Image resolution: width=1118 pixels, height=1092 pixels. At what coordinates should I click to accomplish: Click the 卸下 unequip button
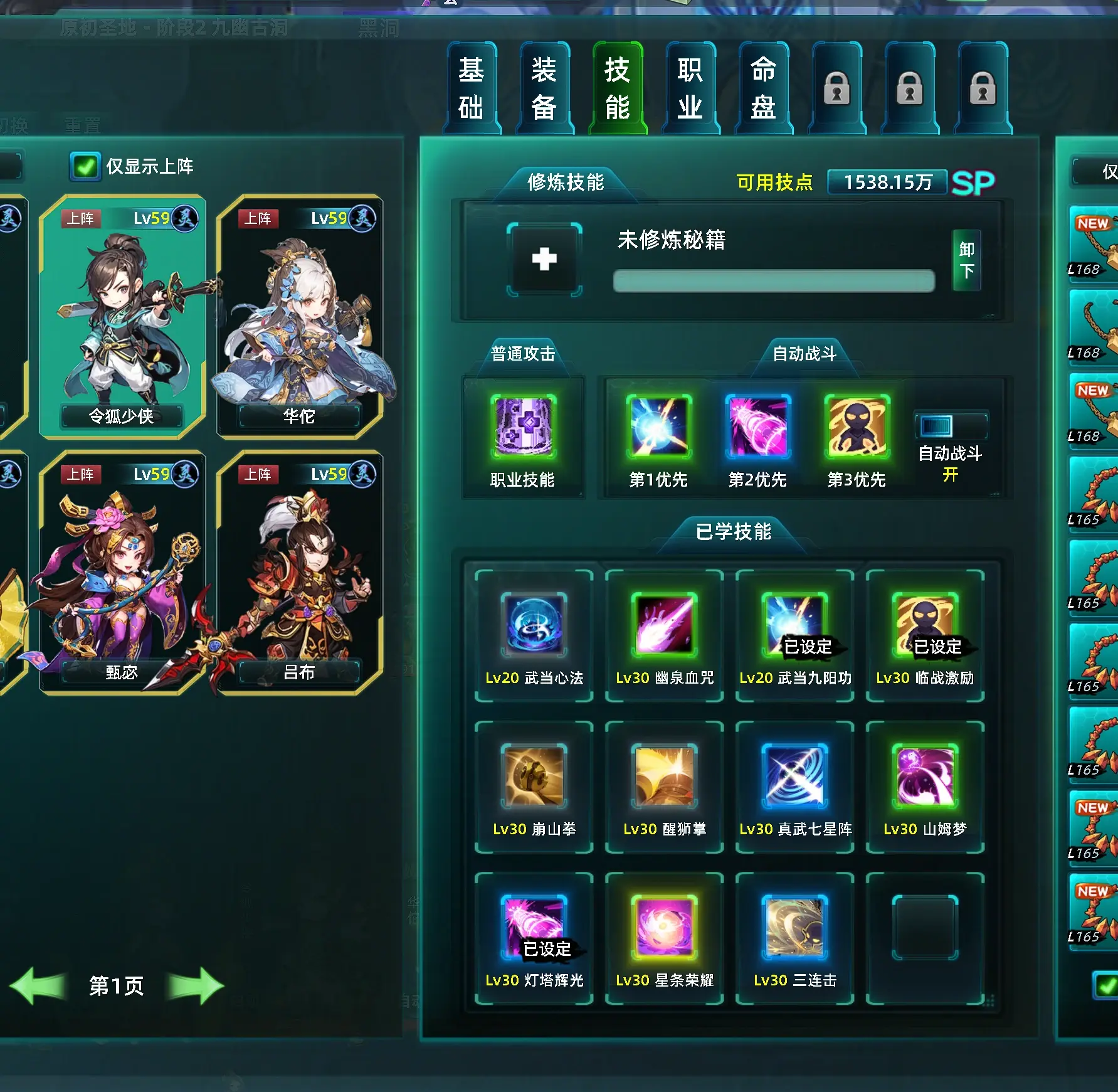click(966, 260)
